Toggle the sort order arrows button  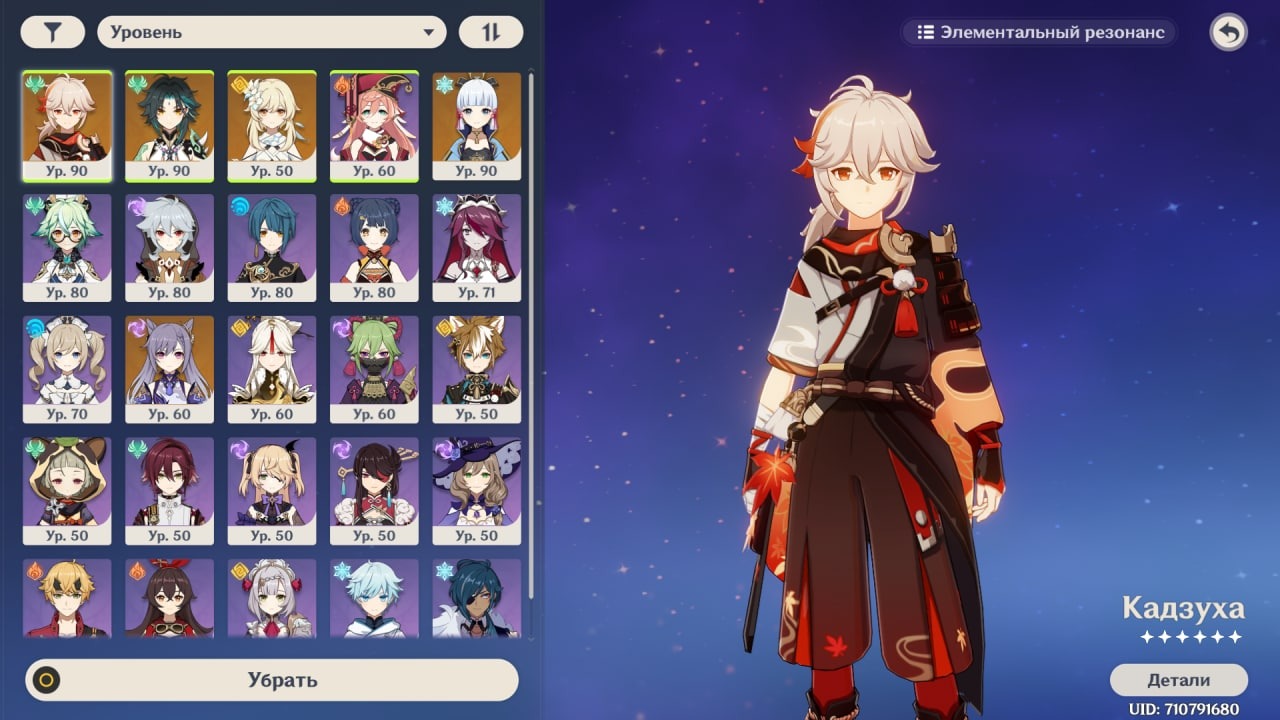tap(490, 32)
